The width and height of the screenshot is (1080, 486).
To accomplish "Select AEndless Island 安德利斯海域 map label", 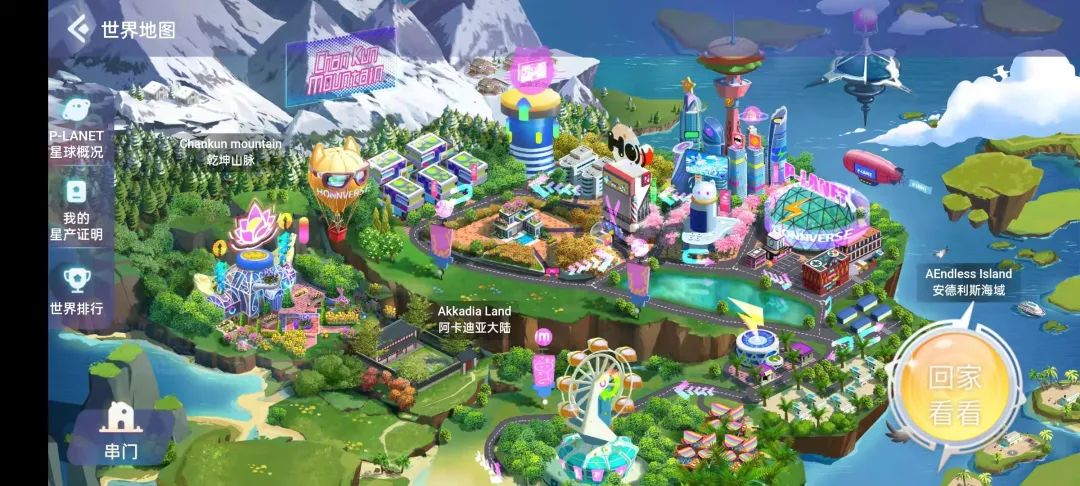I will (x=968, y=282).
